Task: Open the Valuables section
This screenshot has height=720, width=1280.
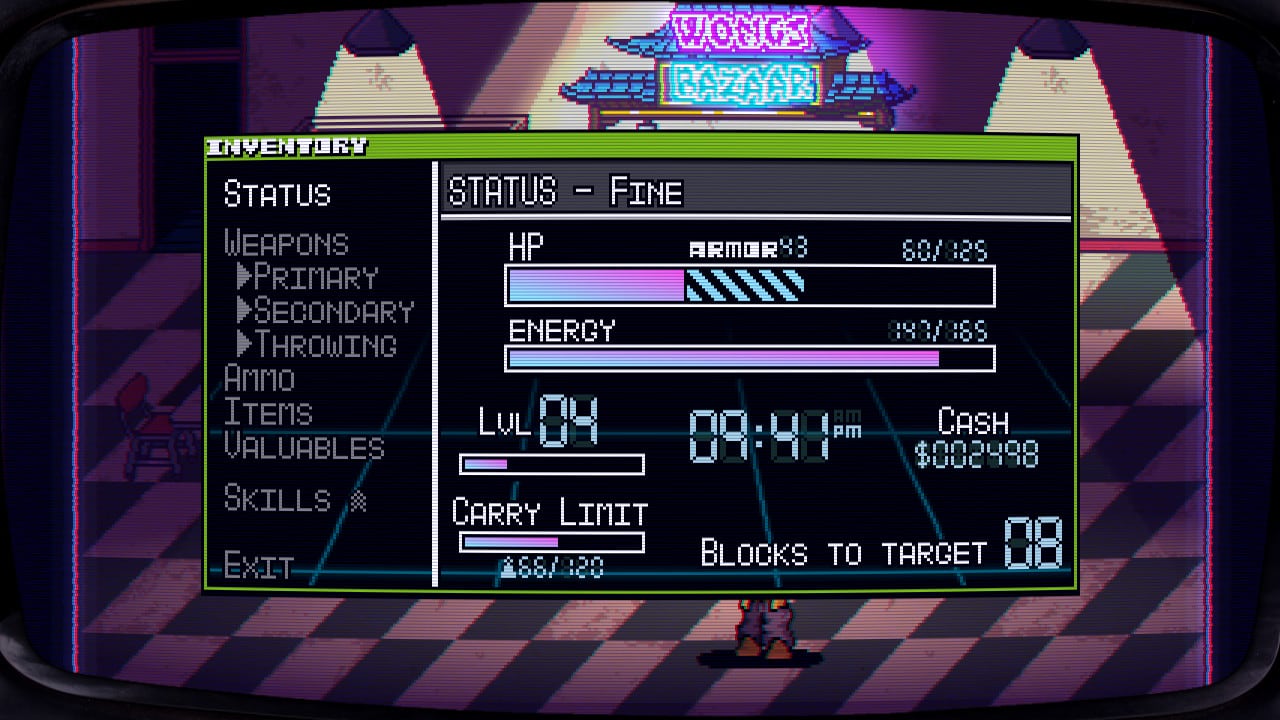Action: click(304, 447)
